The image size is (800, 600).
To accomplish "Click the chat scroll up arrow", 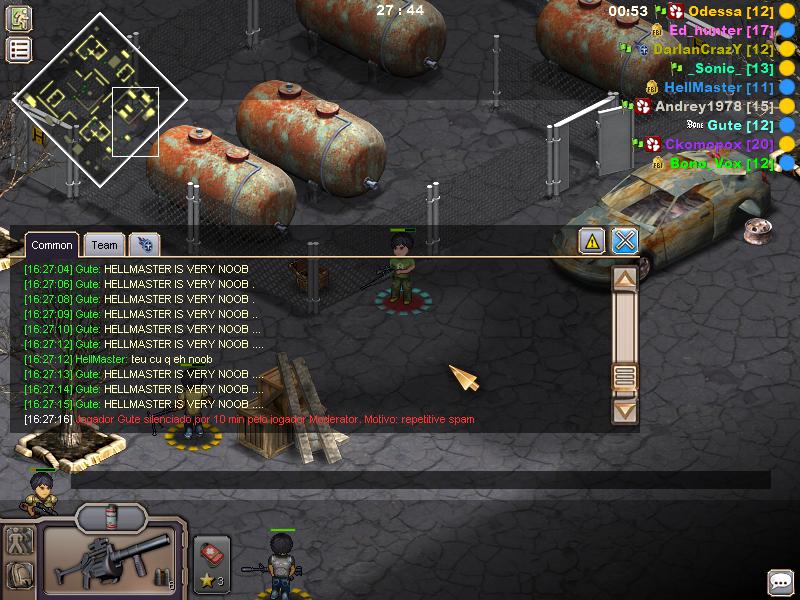I will (625, 280).
